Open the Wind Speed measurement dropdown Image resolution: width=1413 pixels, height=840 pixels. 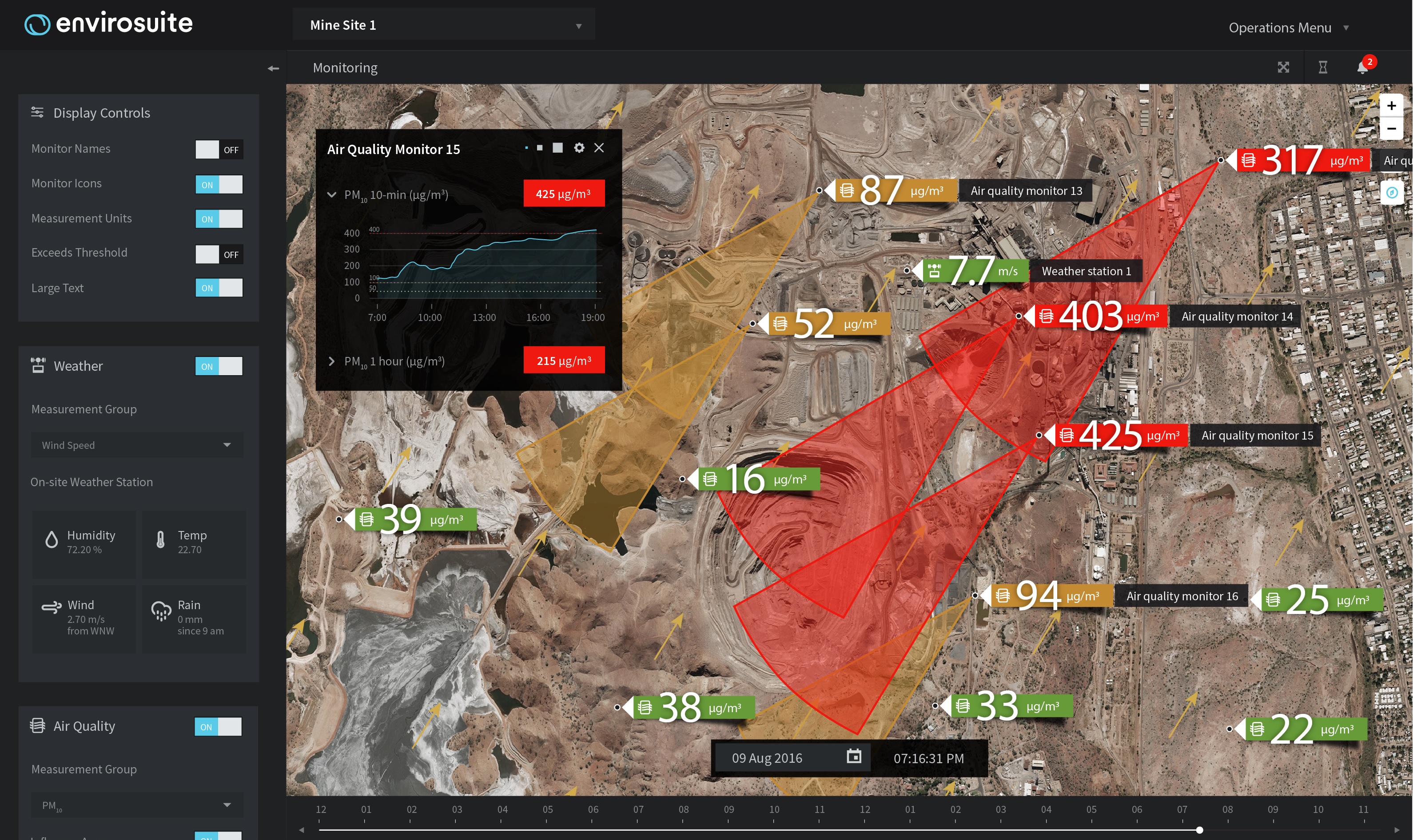[136, 445]
